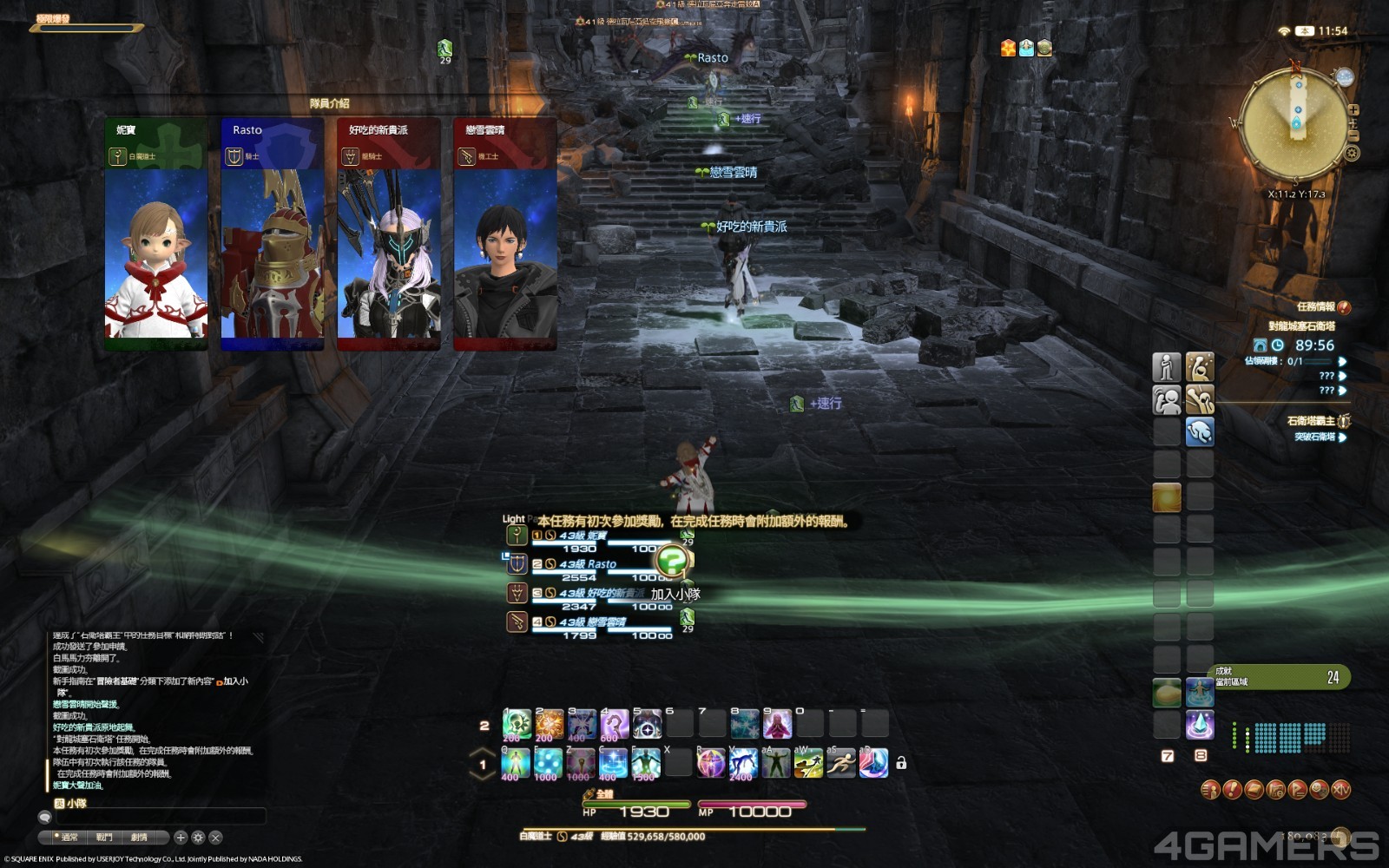Switch to the 戰鬥 chat tab
Viewport: 1389px width, 868px height.
[x=103, y=836]
